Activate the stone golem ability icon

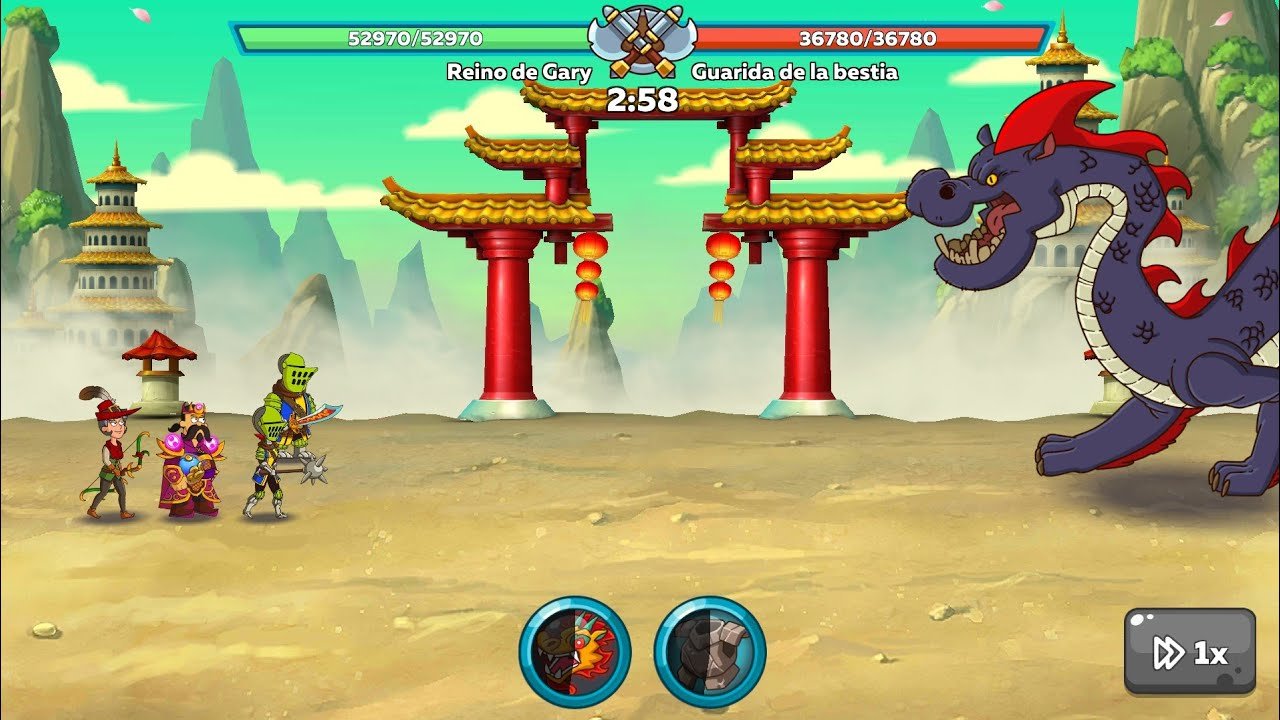coord(710,652)
